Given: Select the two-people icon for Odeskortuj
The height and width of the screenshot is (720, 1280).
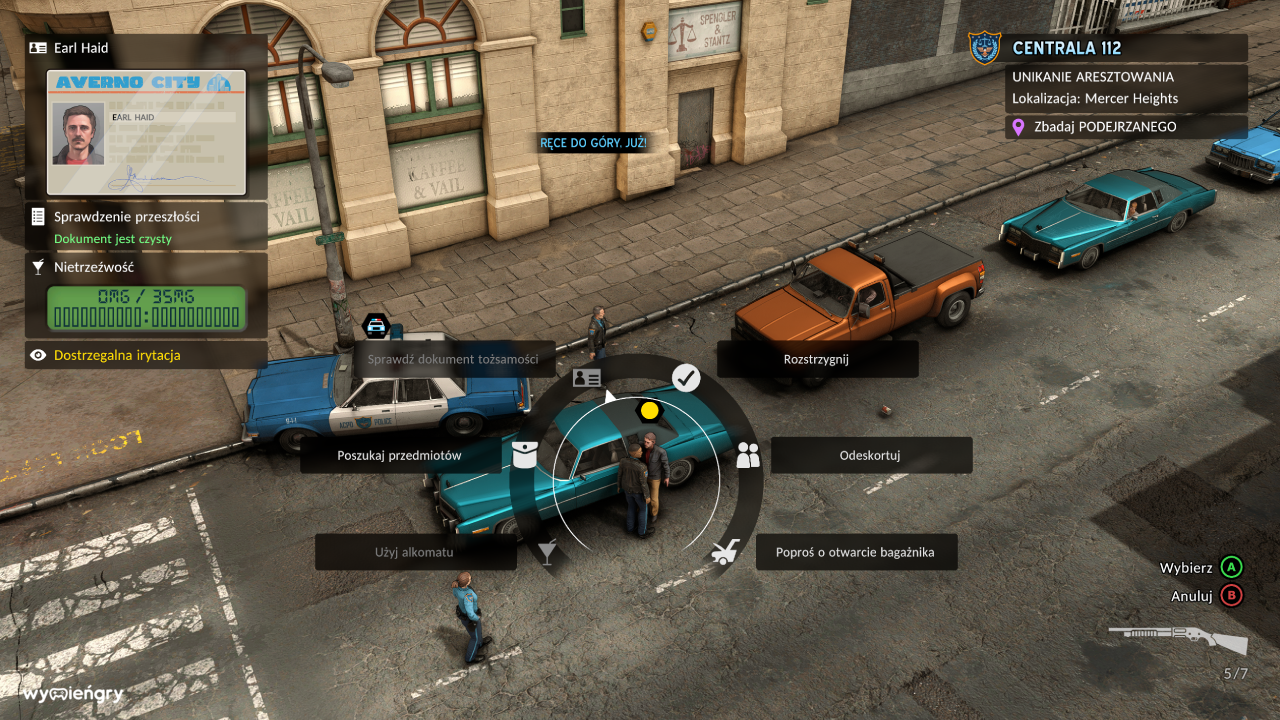Looking at the screenshot, I should click(749, 455).
